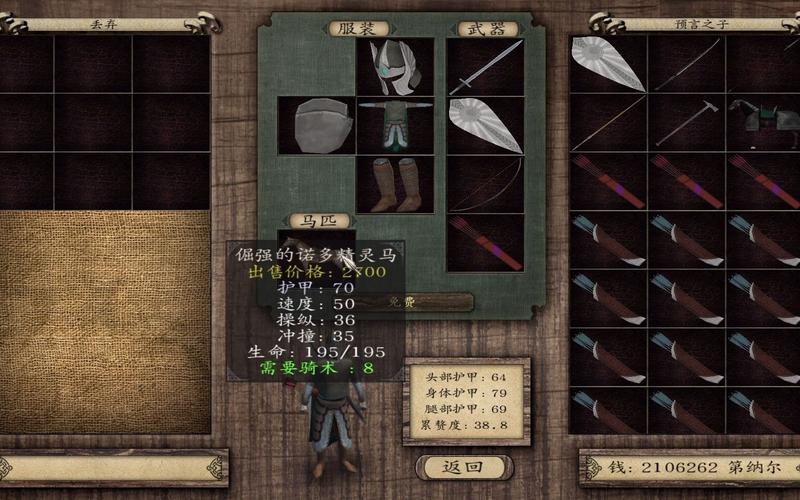Select the equipped brown leather boots slot
Image resolution: width=800 pixels, height=500 pixels.
point(395,184)
